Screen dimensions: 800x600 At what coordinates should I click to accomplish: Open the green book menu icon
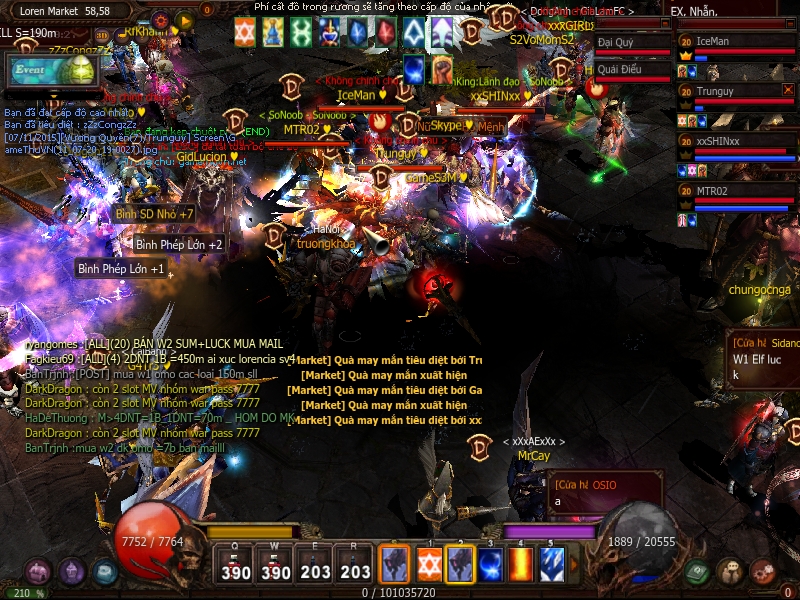(x=697, y=572)
